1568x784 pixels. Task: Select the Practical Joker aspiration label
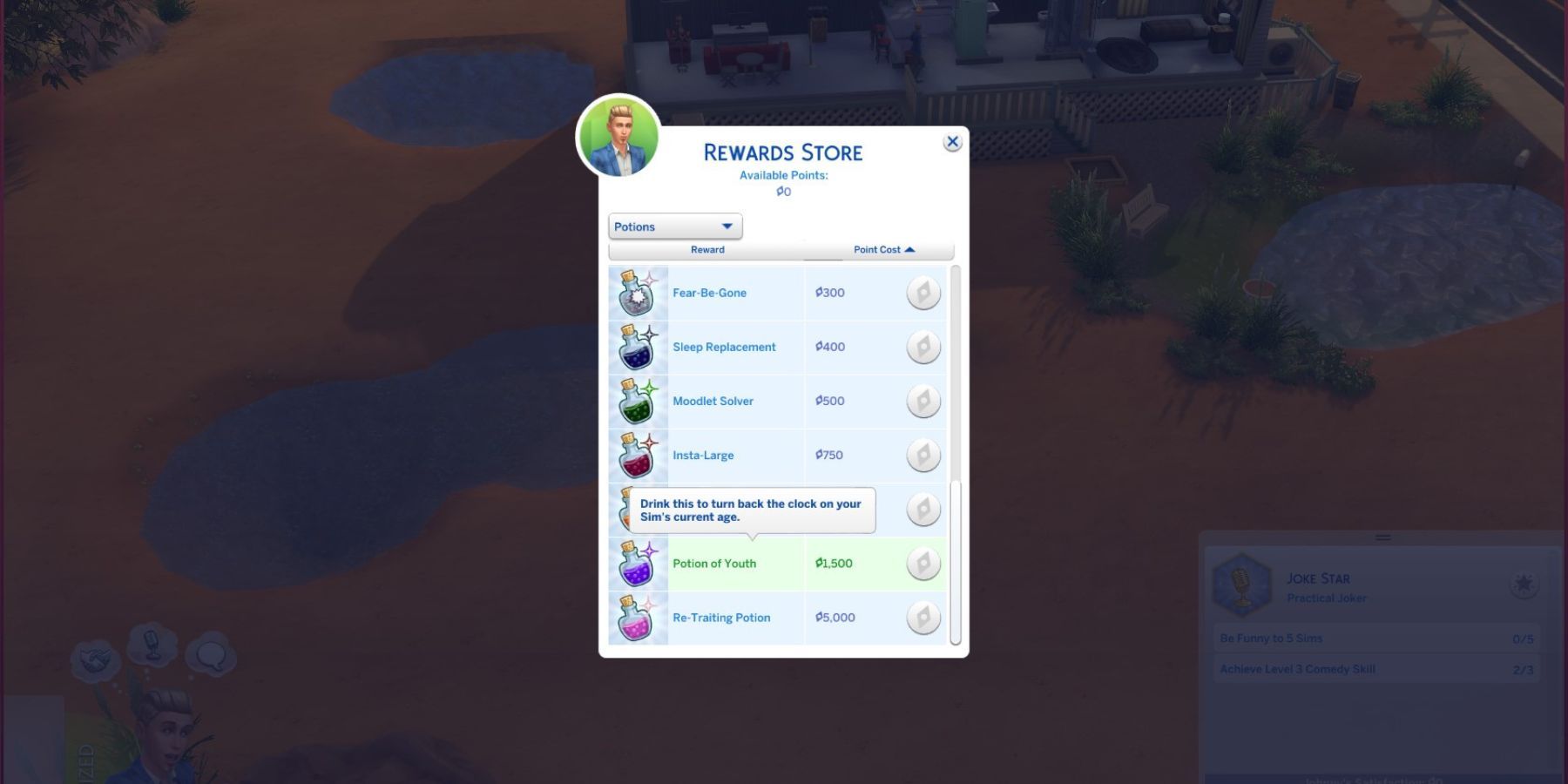pyautogui.click(x=1328, y=598)
